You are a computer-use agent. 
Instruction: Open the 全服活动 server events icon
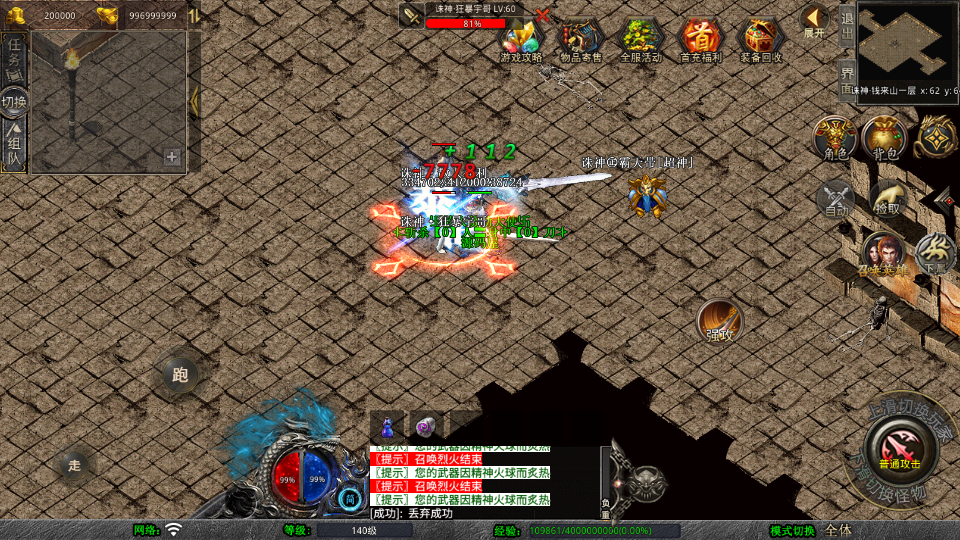[641, 38]
